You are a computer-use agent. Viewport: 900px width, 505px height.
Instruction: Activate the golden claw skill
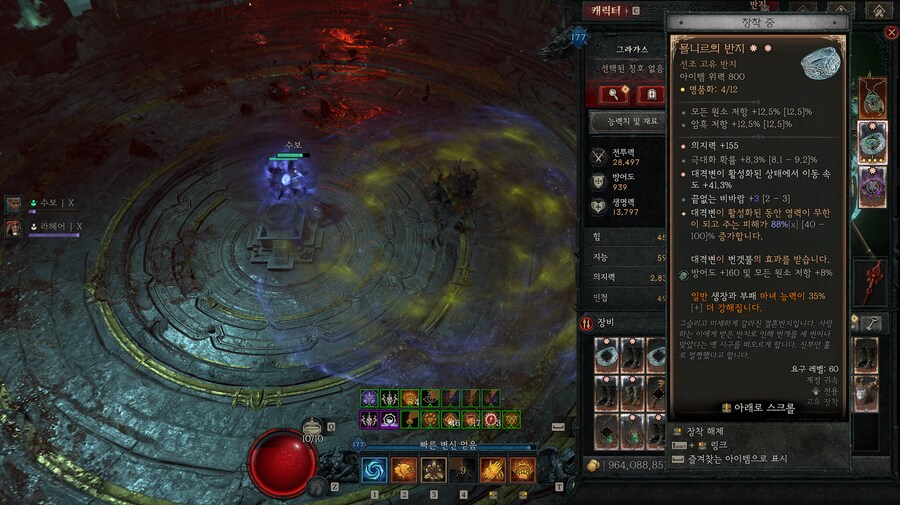493,470
